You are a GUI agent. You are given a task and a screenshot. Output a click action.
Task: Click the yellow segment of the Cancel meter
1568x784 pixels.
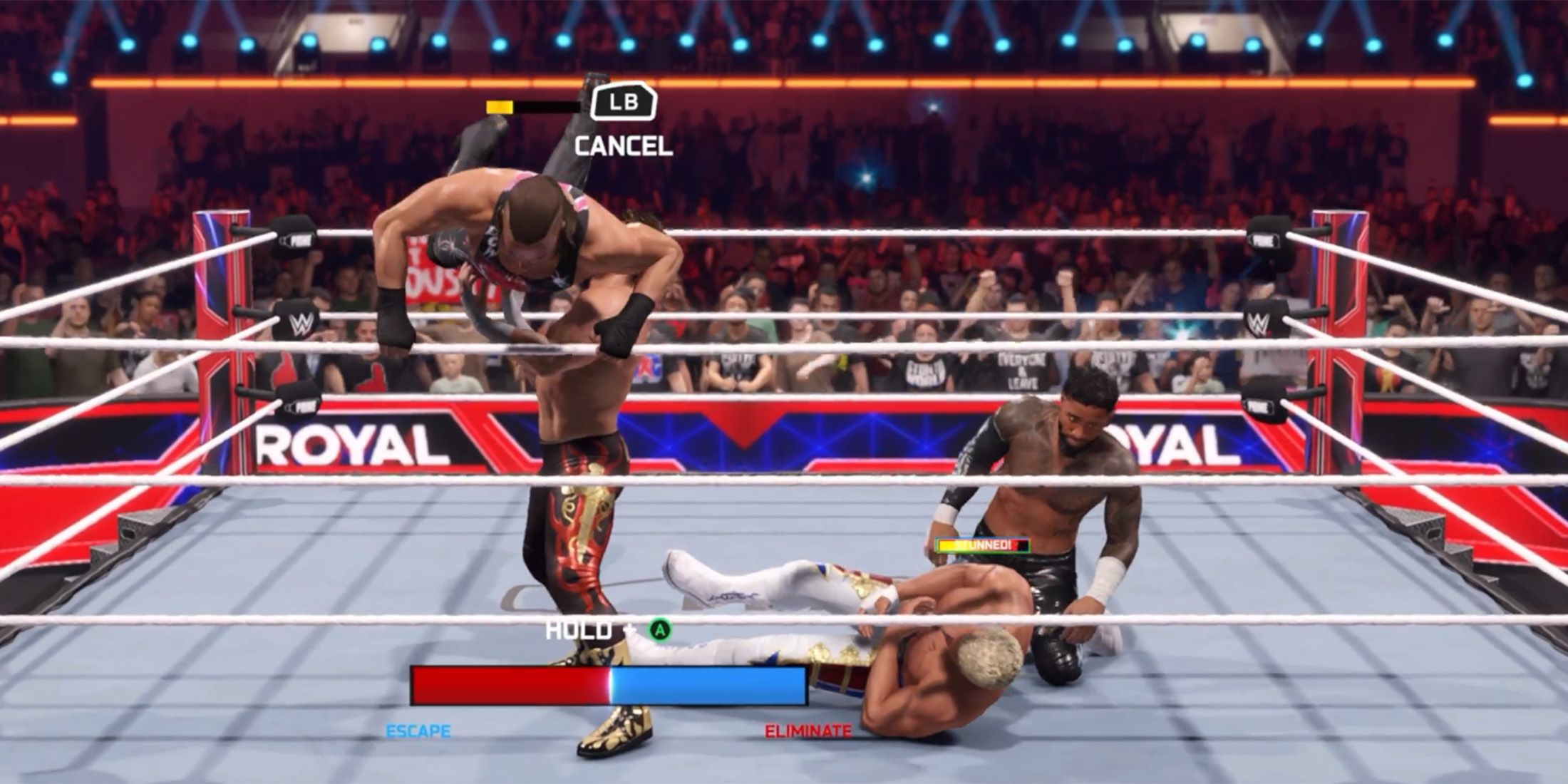[x=499, y=107]
